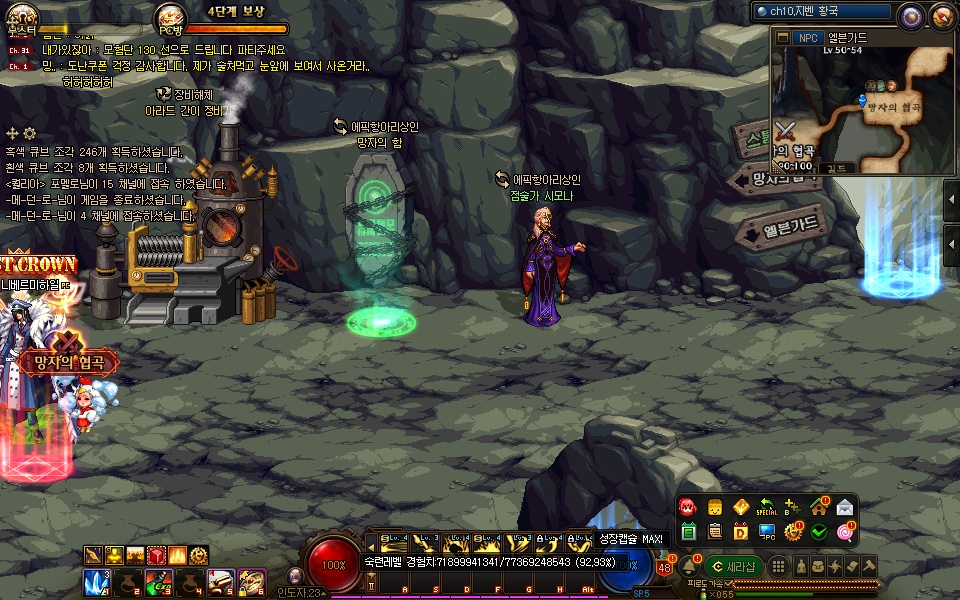Open the 세라샵 cash shop
960x600 pixels.
pyautogui.click(x=733, y=566)
